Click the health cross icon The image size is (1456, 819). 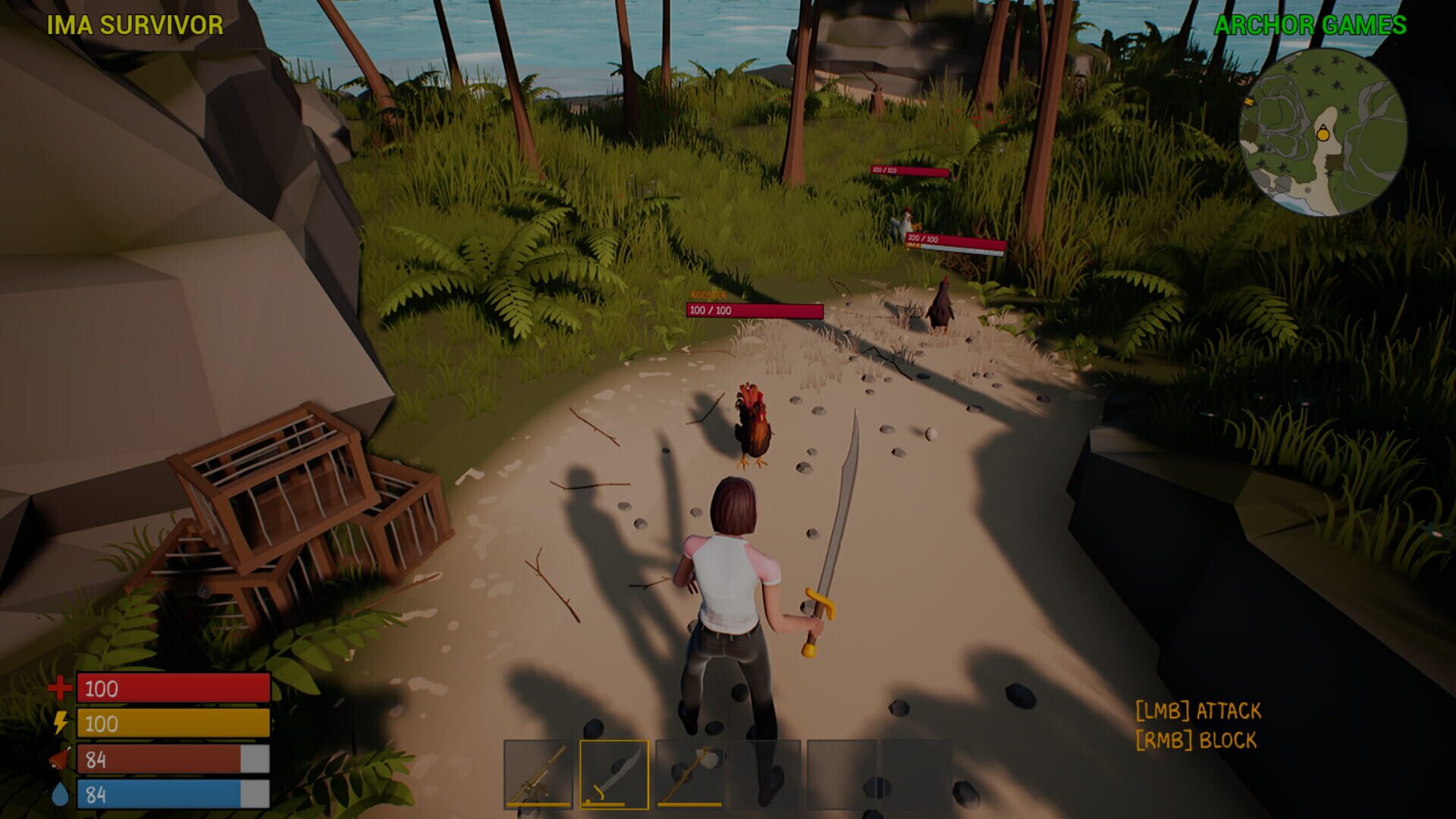(x=59, y=688)
